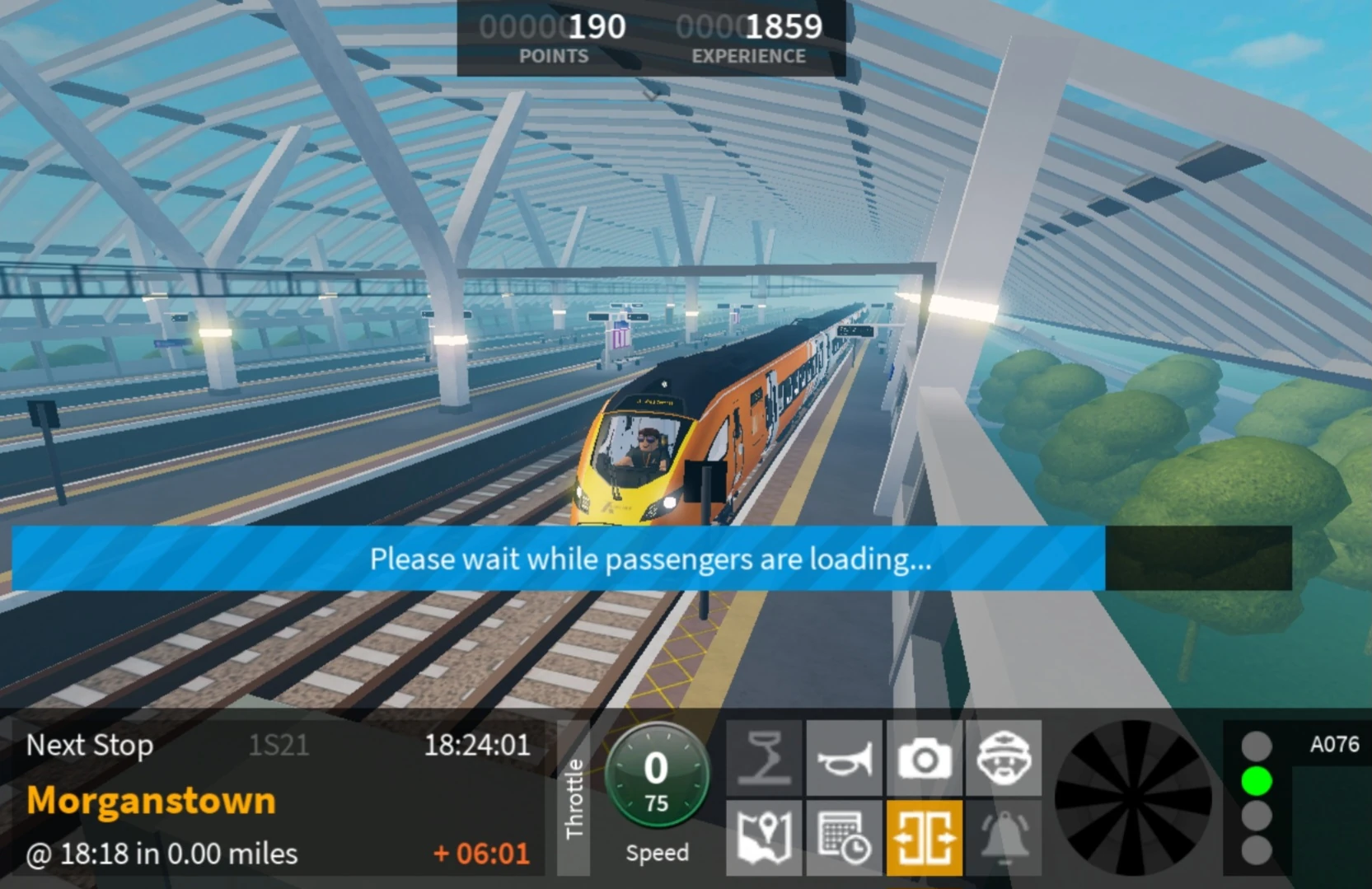This screenshot has height=889, width=1372.
Task: Toggle the highlighted door open control
Action: (923, 837)
